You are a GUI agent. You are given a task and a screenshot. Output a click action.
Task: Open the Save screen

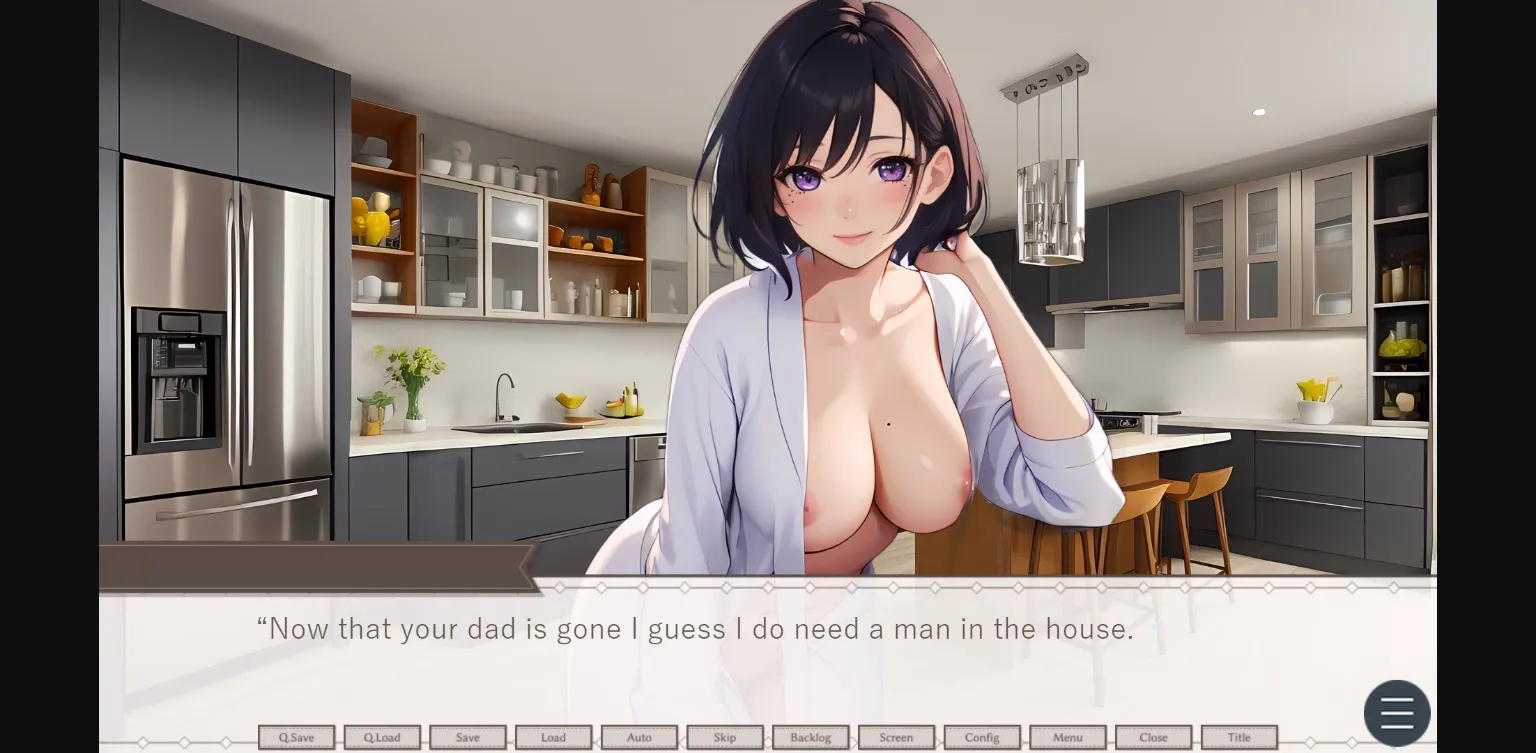pyautogui.click(x=467, y=737)
